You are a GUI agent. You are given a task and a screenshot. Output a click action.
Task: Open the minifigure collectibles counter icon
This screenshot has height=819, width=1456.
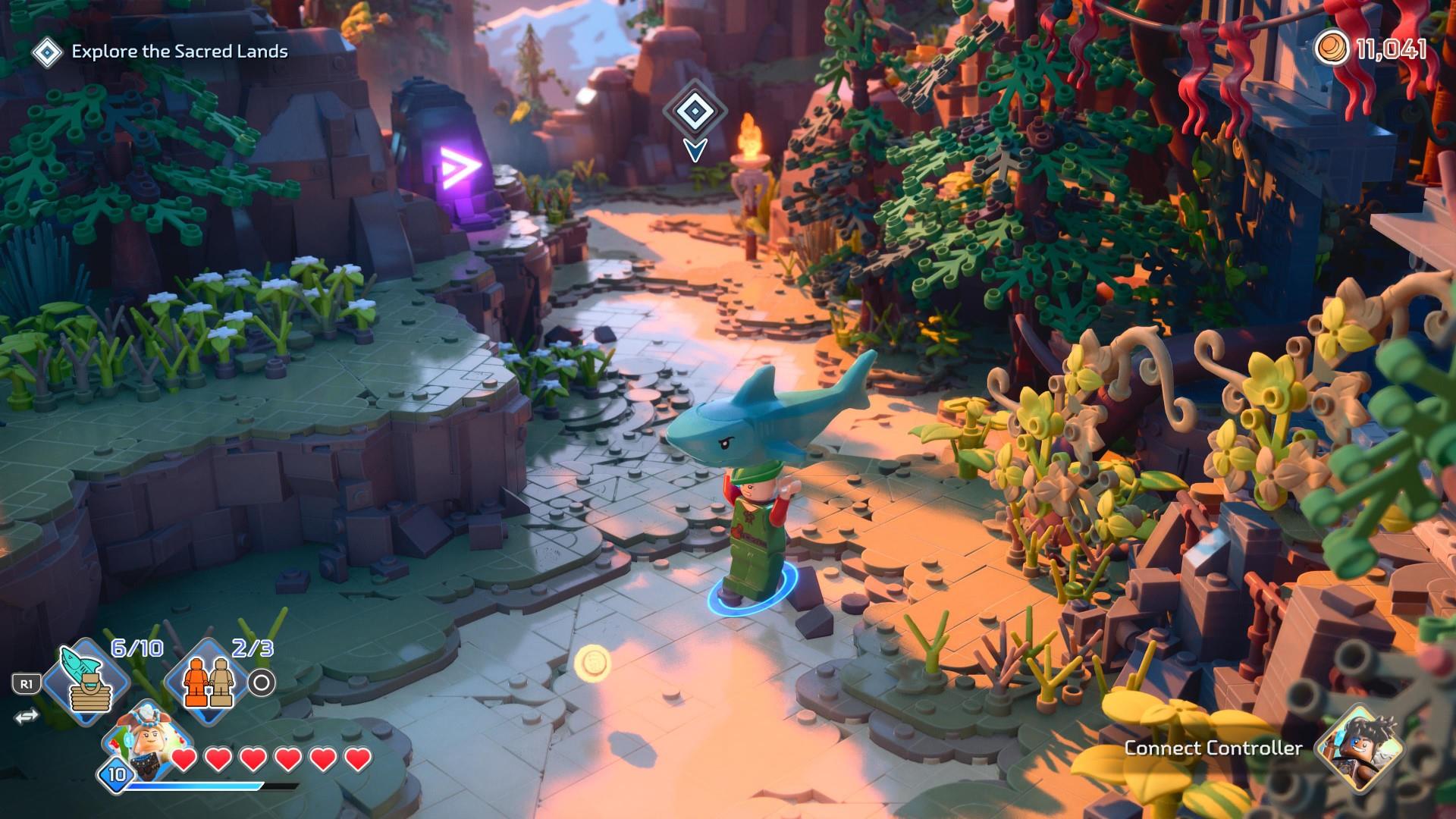coord(209,682)
